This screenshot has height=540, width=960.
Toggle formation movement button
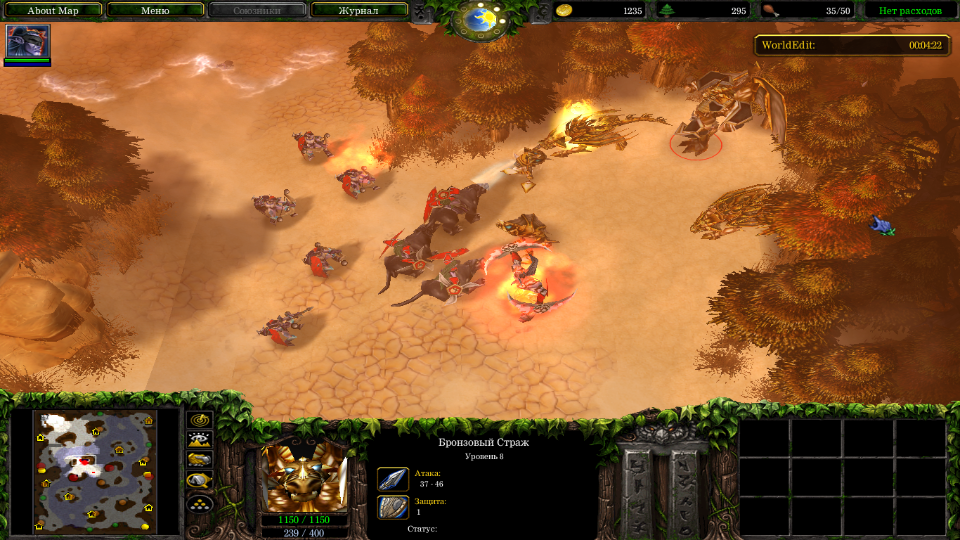[x=200, y=501]
